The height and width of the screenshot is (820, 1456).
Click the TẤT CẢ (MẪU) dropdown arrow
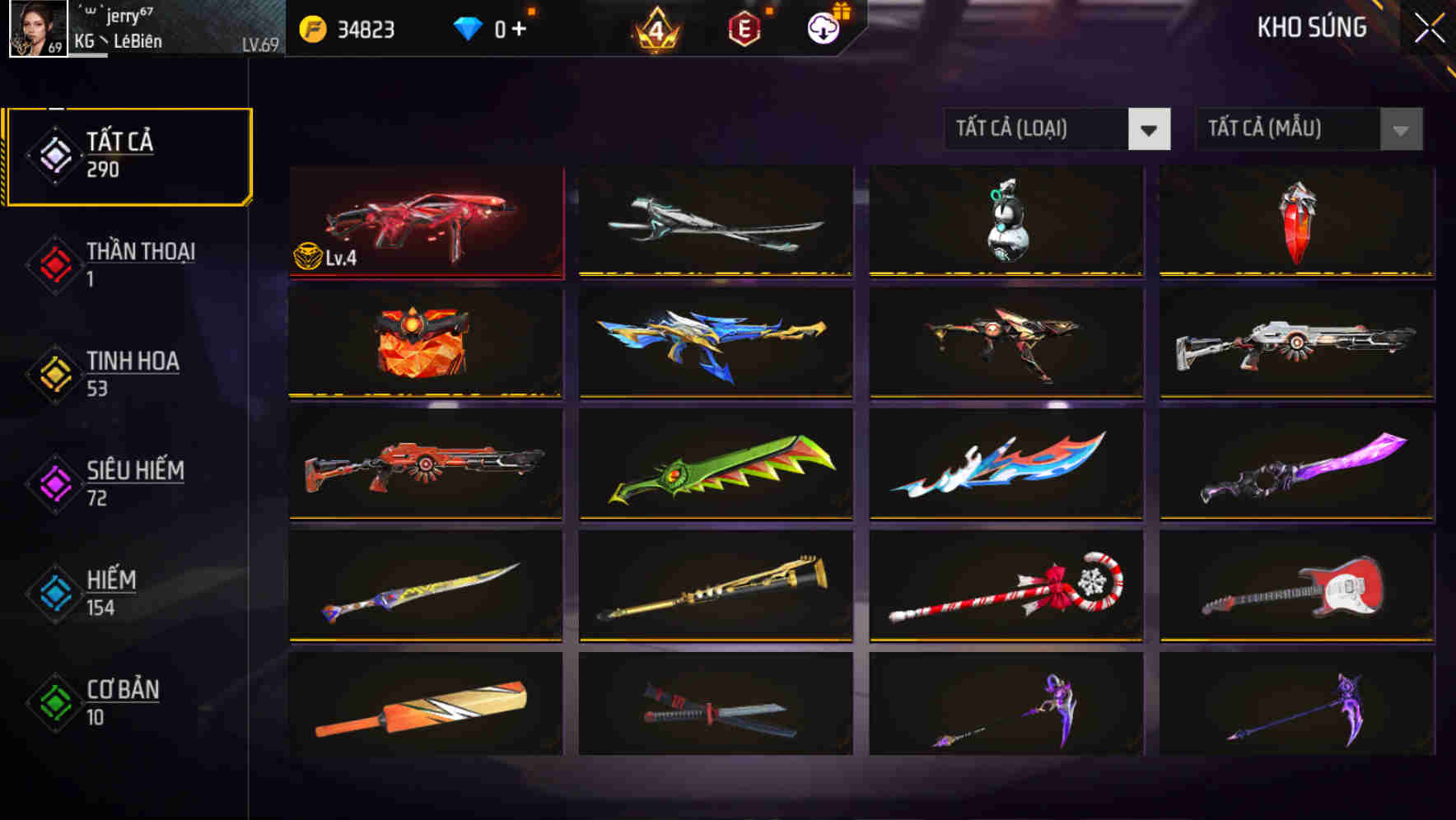point(1399,129)
